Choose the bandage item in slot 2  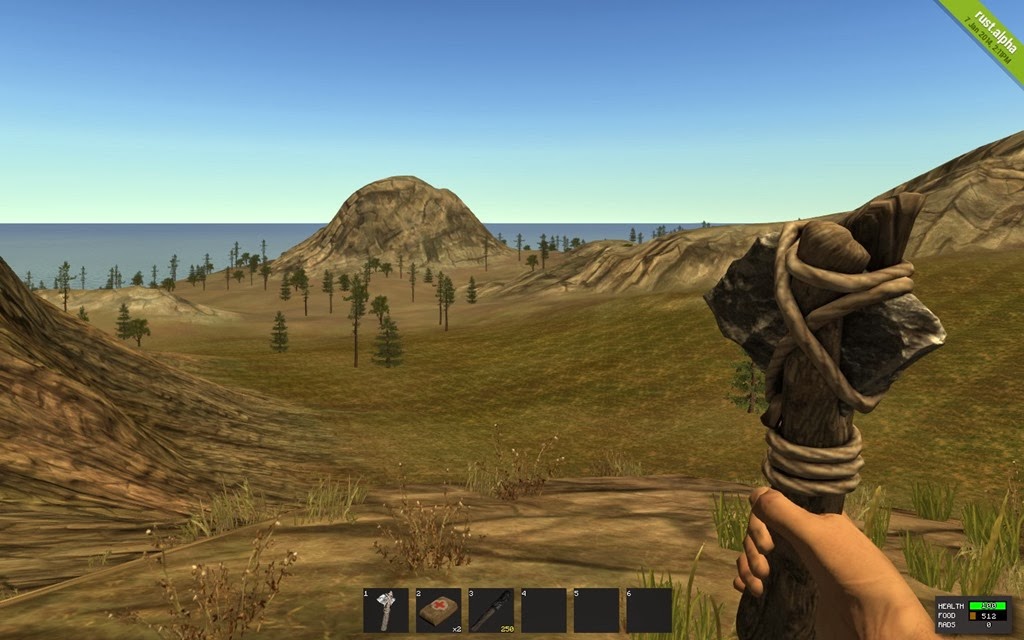438,610
